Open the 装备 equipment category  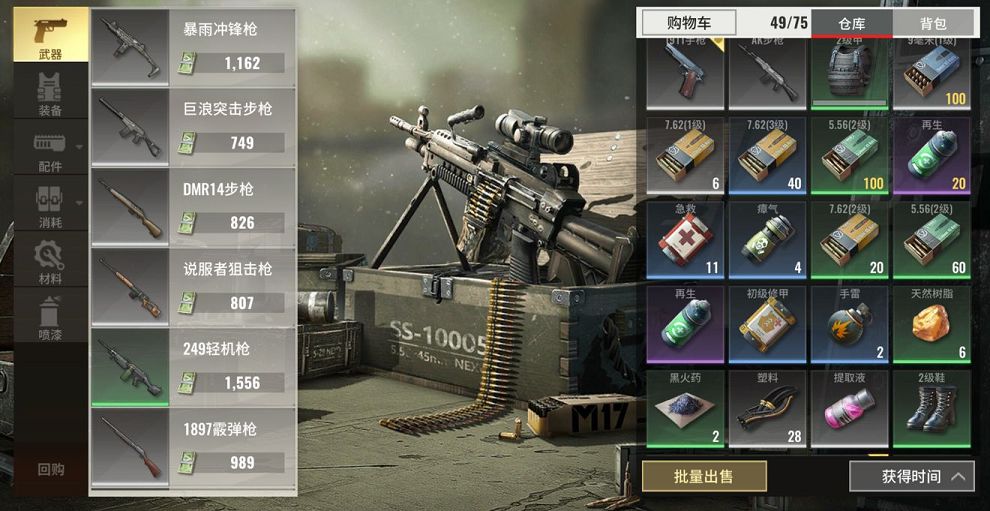(49, 95)
